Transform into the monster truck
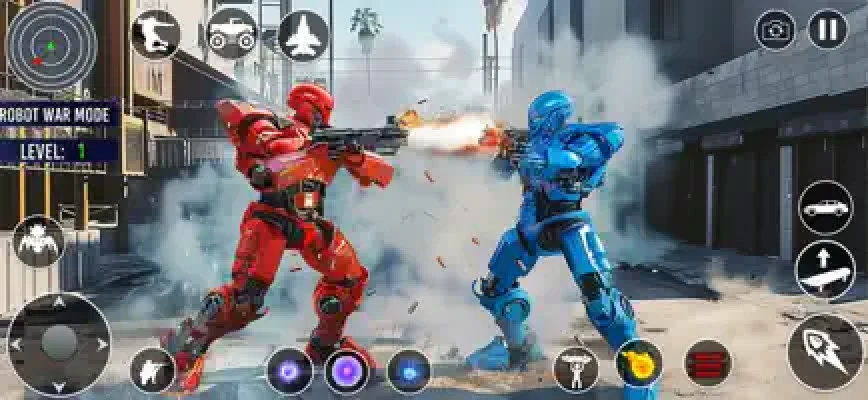868x400 pixels. (230, 35)
